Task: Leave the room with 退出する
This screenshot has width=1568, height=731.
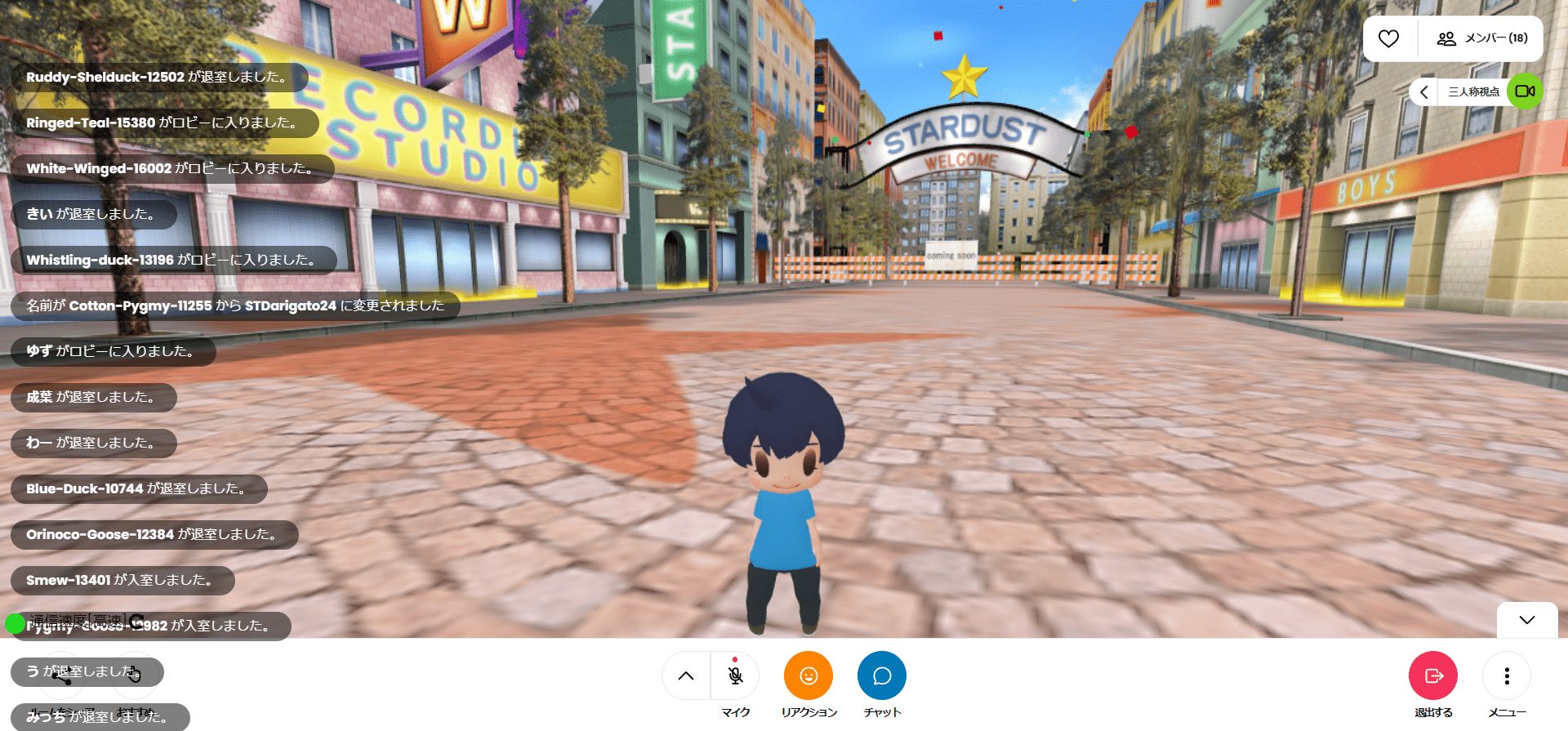Action: tap(1432, 675)
